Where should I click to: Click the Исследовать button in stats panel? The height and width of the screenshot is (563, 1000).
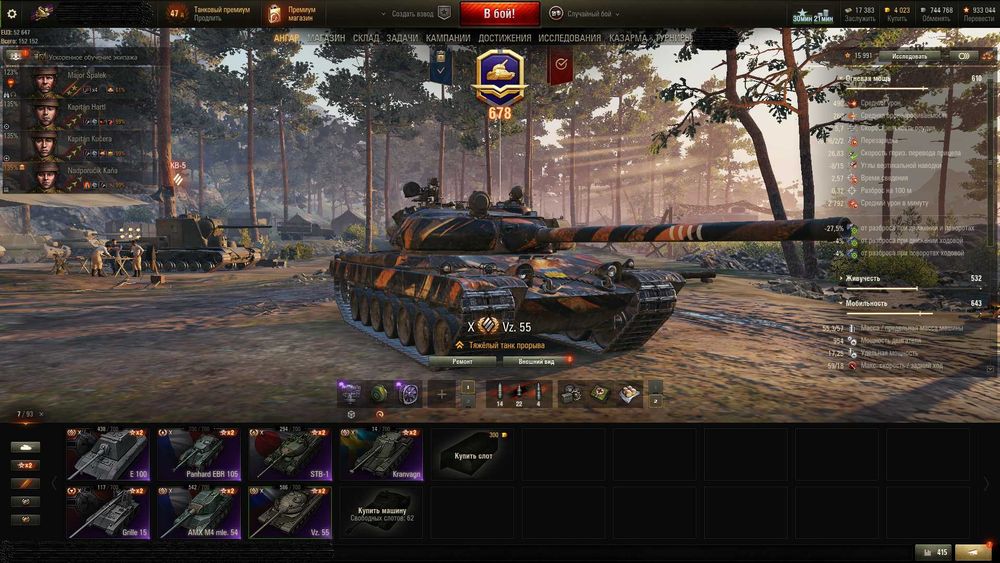(x=909, y=56)
